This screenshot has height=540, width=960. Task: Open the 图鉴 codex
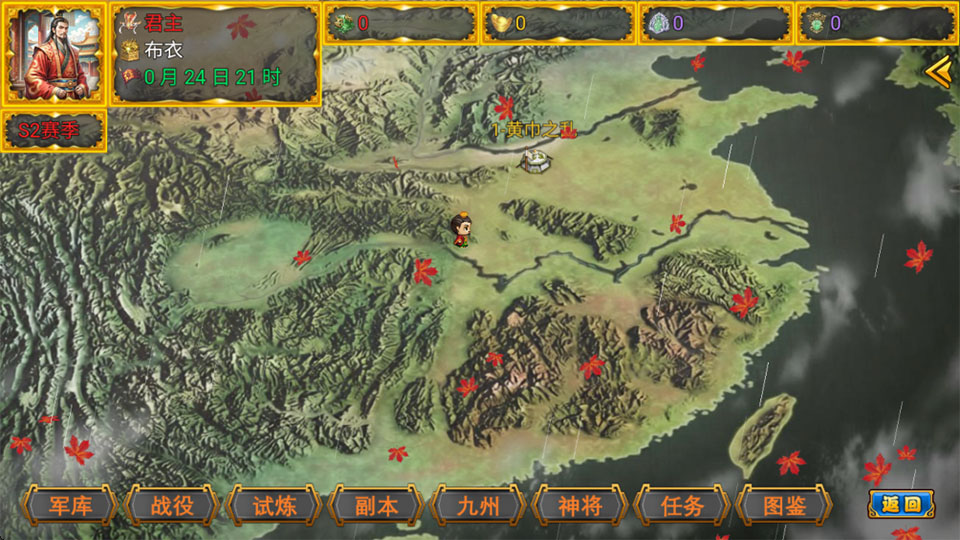[784, 505]
